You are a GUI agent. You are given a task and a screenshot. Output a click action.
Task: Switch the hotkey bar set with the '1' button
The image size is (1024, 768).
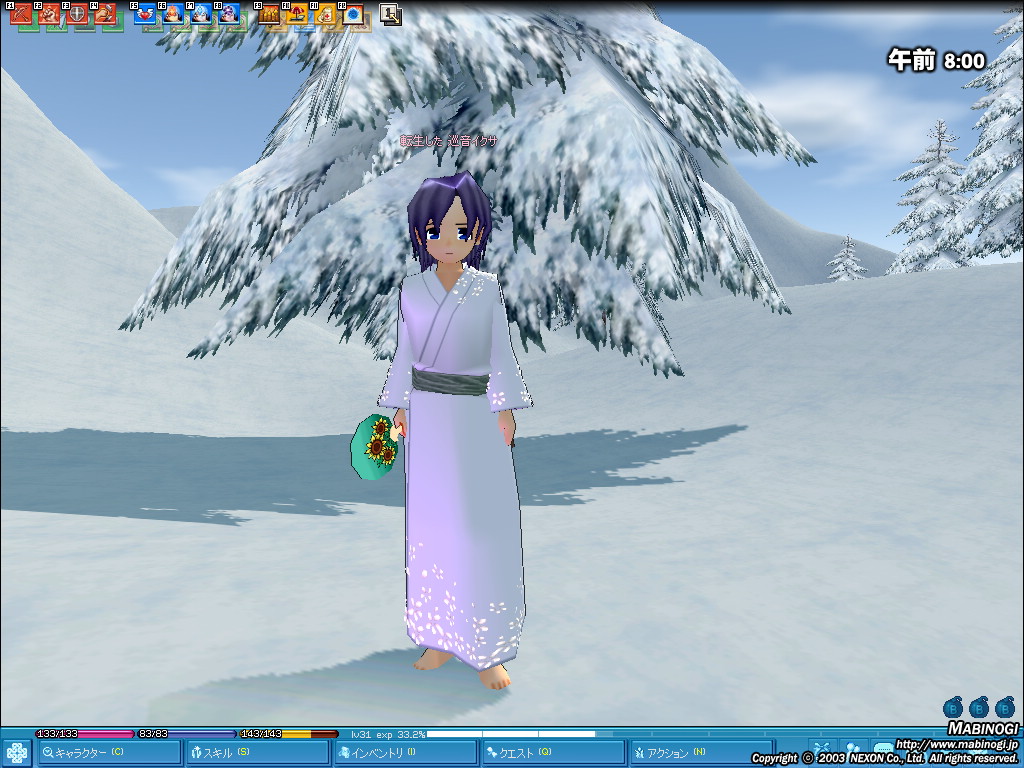coord(391,15)
